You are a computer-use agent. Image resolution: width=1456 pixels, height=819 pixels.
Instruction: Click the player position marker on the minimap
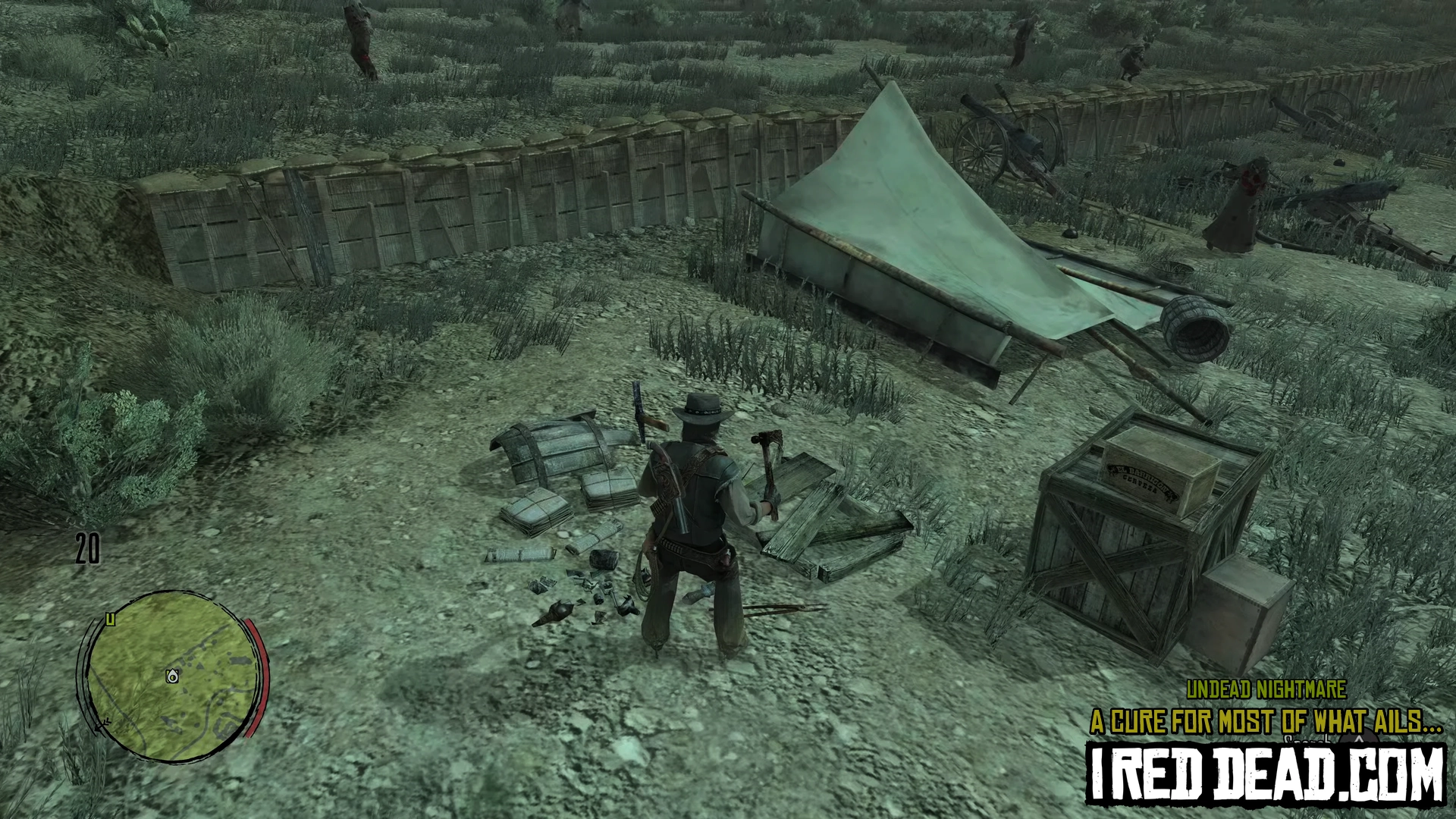click(x=173, y=676)
